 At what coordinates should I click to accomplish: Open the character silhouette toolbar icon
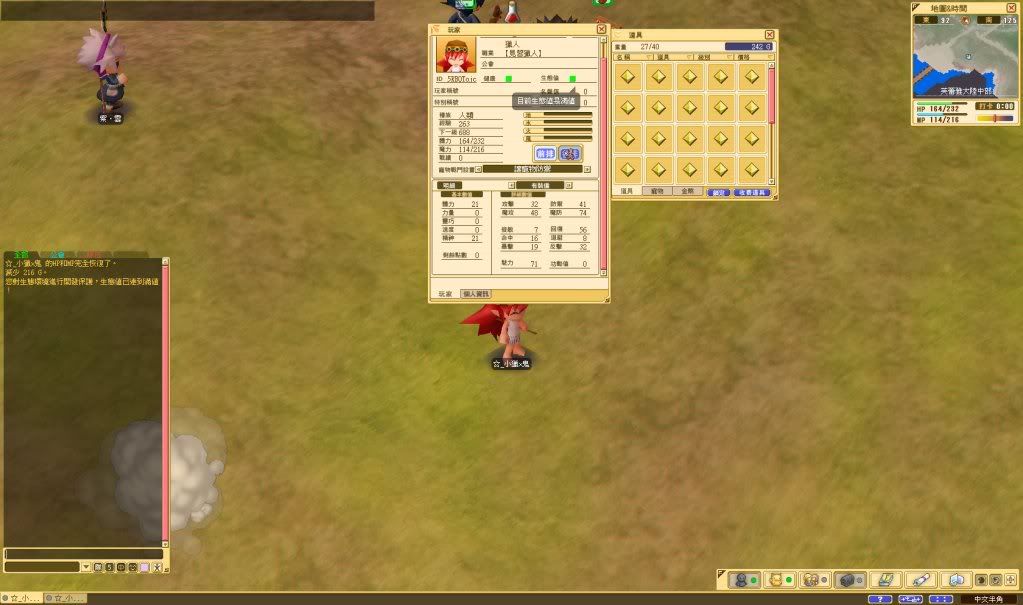(741, 579)
